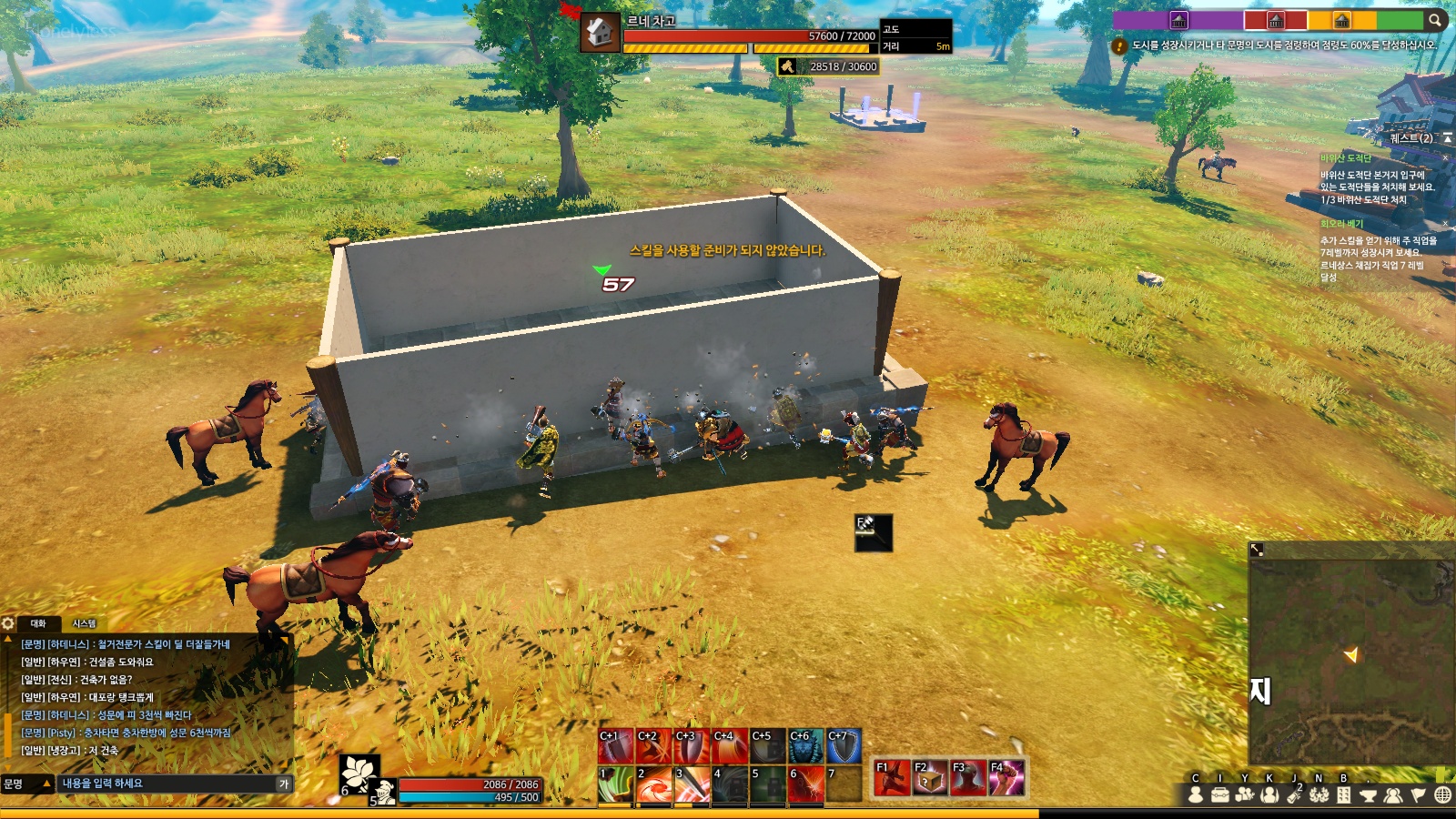1456x819 pixels.
Task: Open the building icon in the menu bar
Action: click(x=1343, y=795)
